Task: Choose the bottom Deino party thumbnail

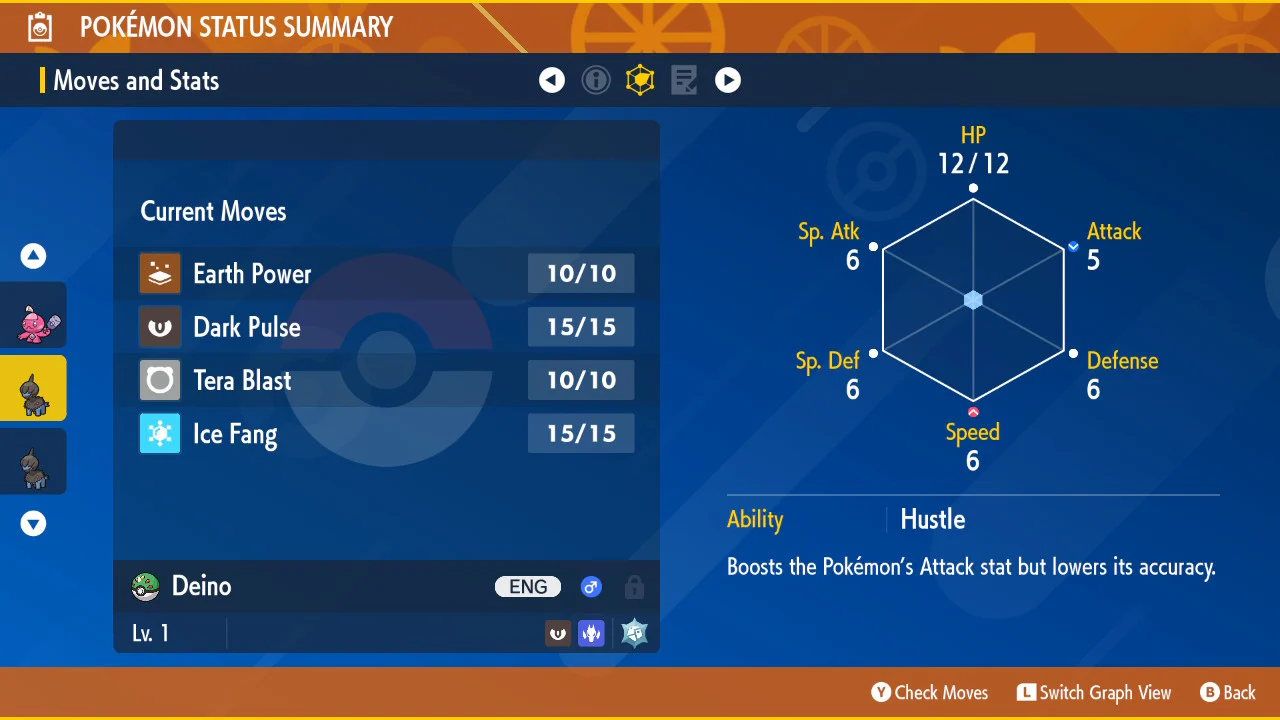Action: pyautogui.click(x=34, y=461)
